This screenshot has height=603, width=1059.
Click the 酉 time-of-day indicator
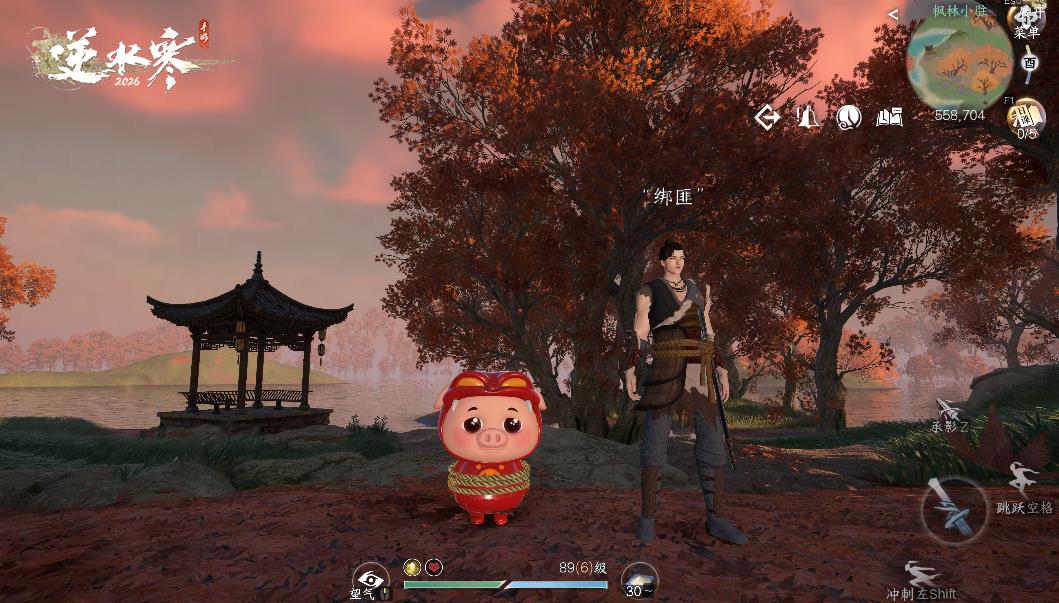tap(1030, 63)
